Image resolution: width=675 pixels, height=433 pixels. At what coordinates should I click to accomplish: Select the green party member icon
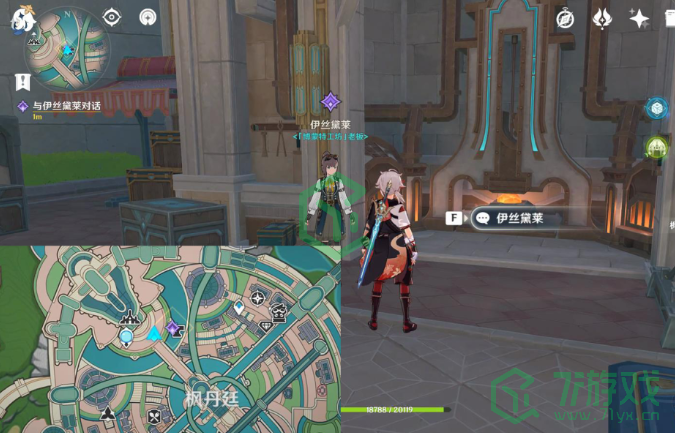657,148
